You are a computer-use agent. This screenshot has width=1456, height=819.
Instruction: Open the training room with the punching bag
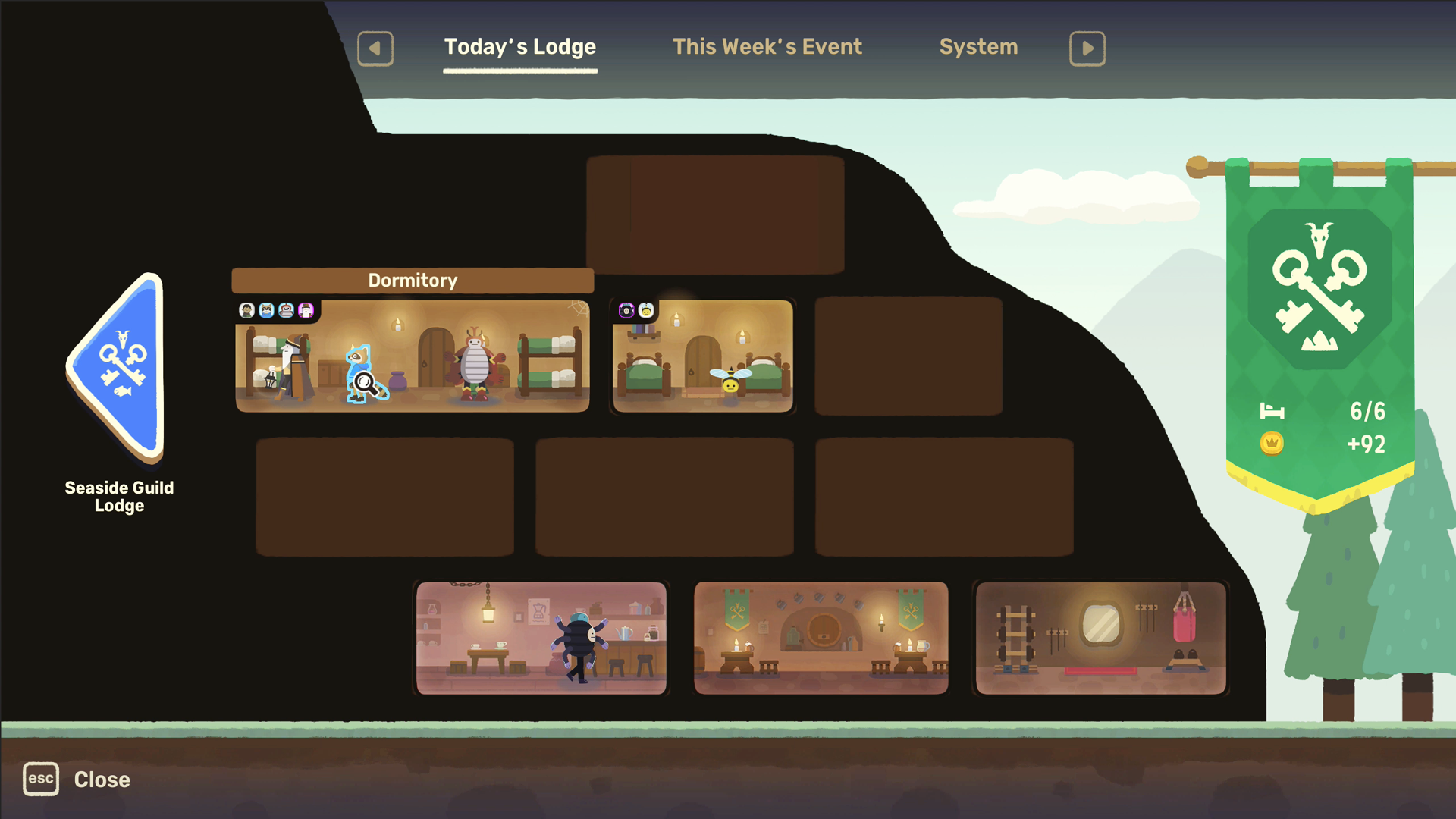[x=1100, y=637]
